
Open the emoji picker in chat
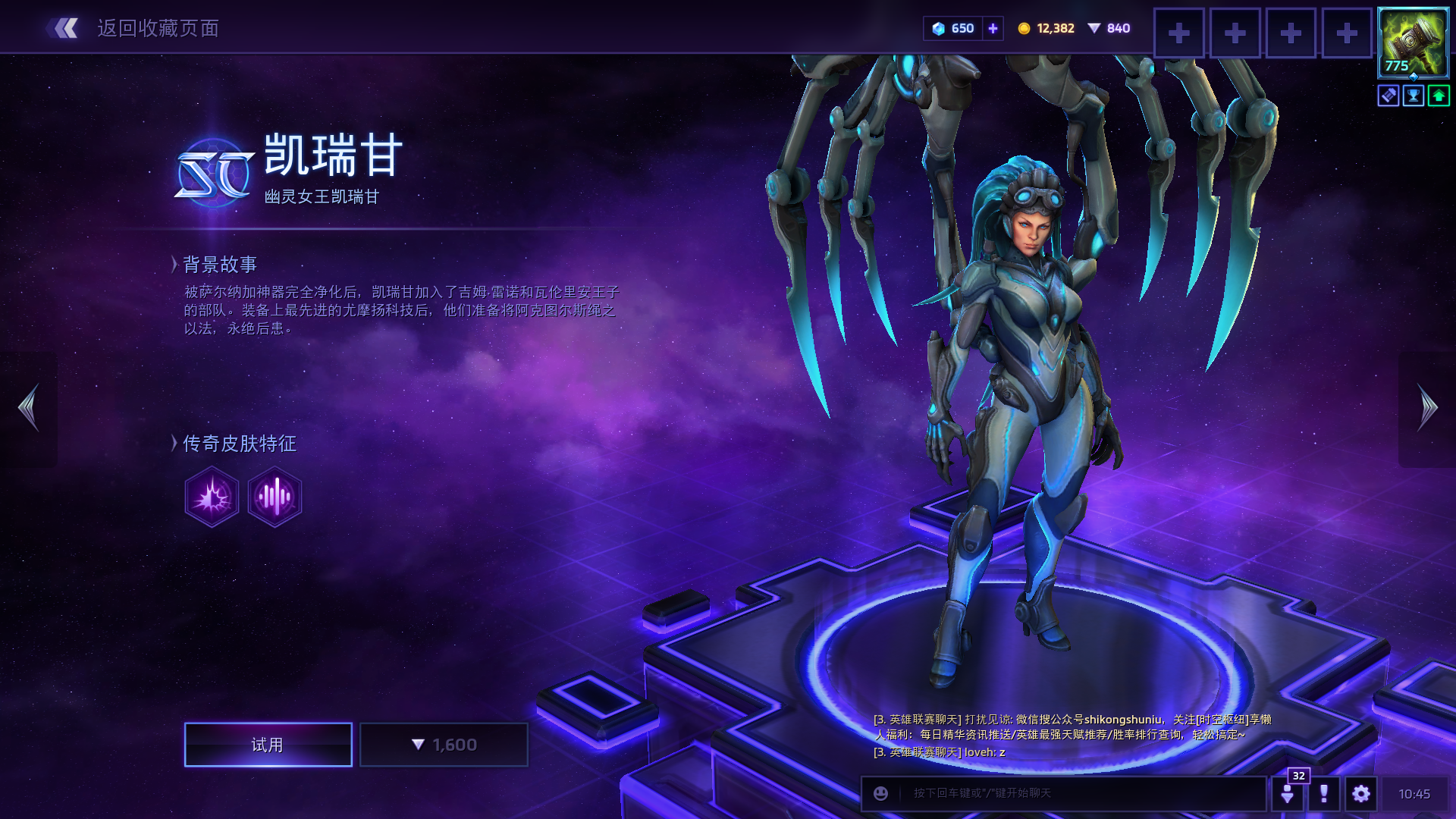coord(880,793)
